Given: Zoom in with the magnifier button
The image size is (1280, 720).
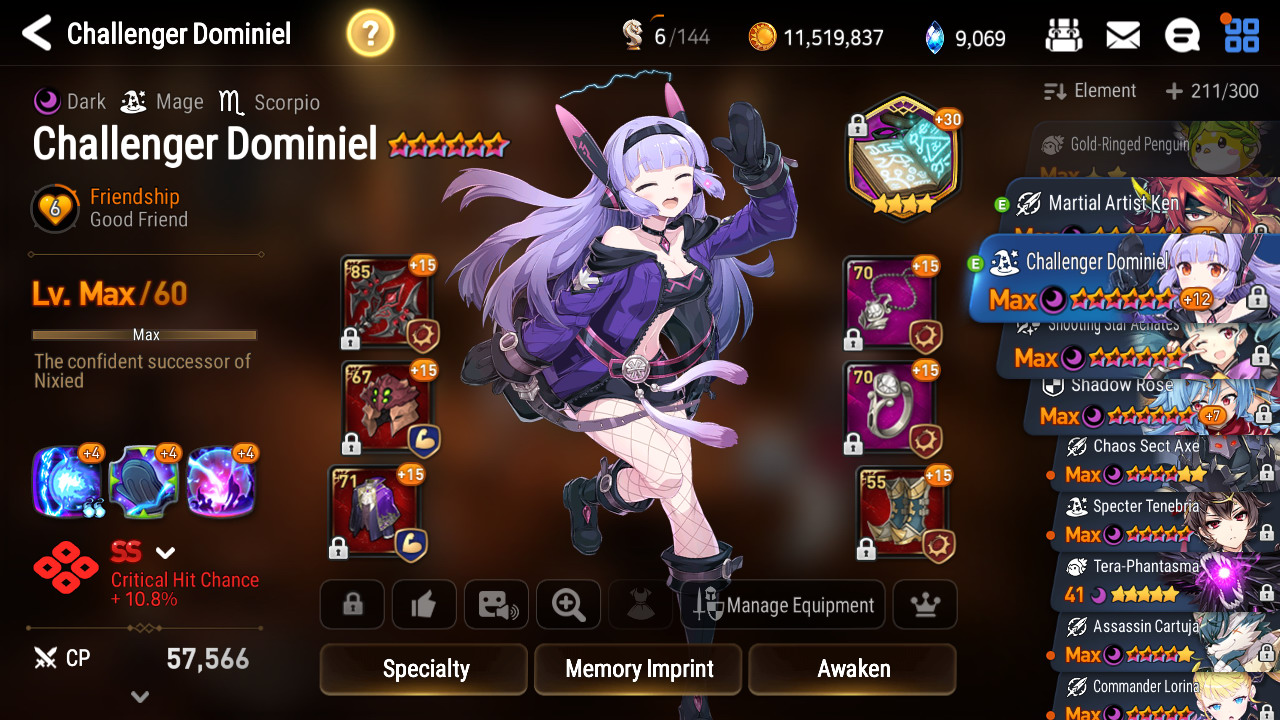Looking at the screenshot, I should point(568,605).
